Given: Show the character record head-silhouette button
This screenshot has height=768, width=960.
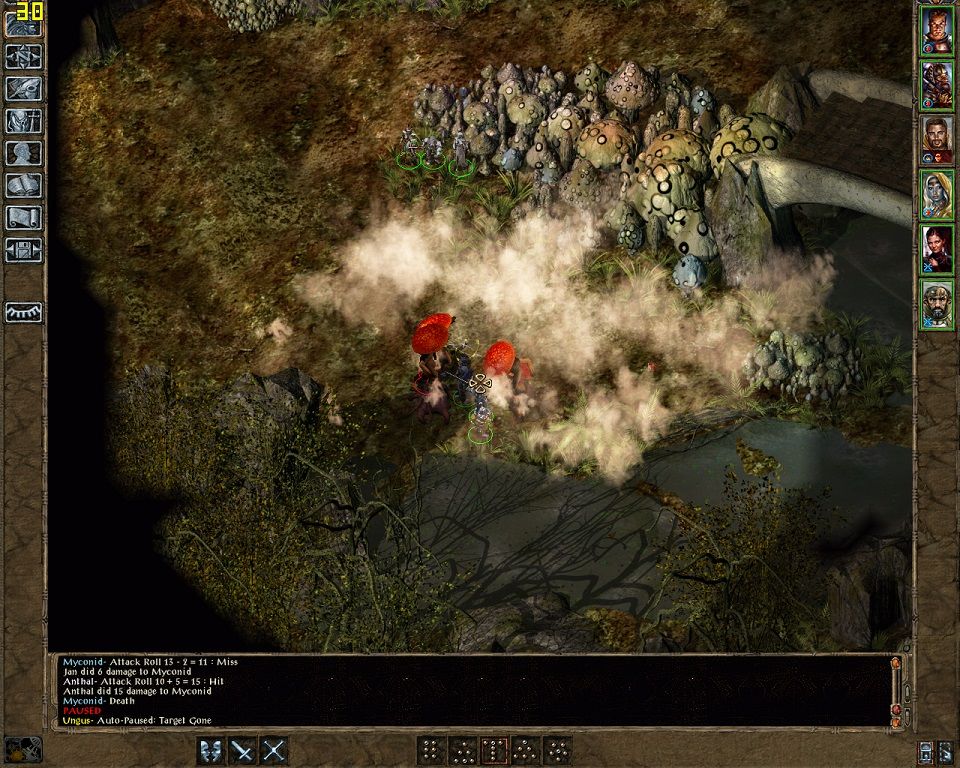Looking at the screenshot, I should (x=24, y=153).
